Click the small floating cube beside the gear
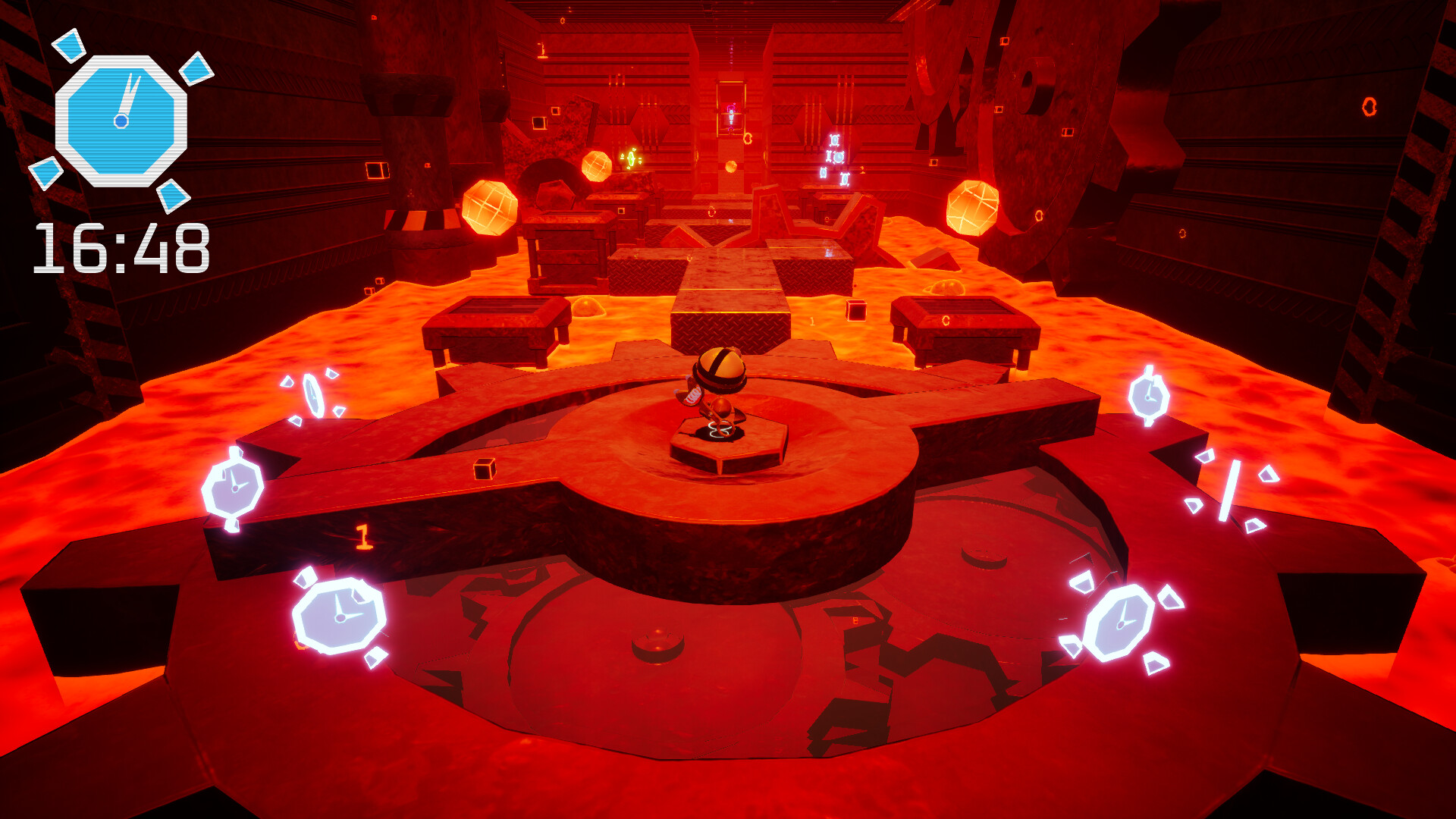The width and height of the screenshot is (1456, 819). coord(484,470)
